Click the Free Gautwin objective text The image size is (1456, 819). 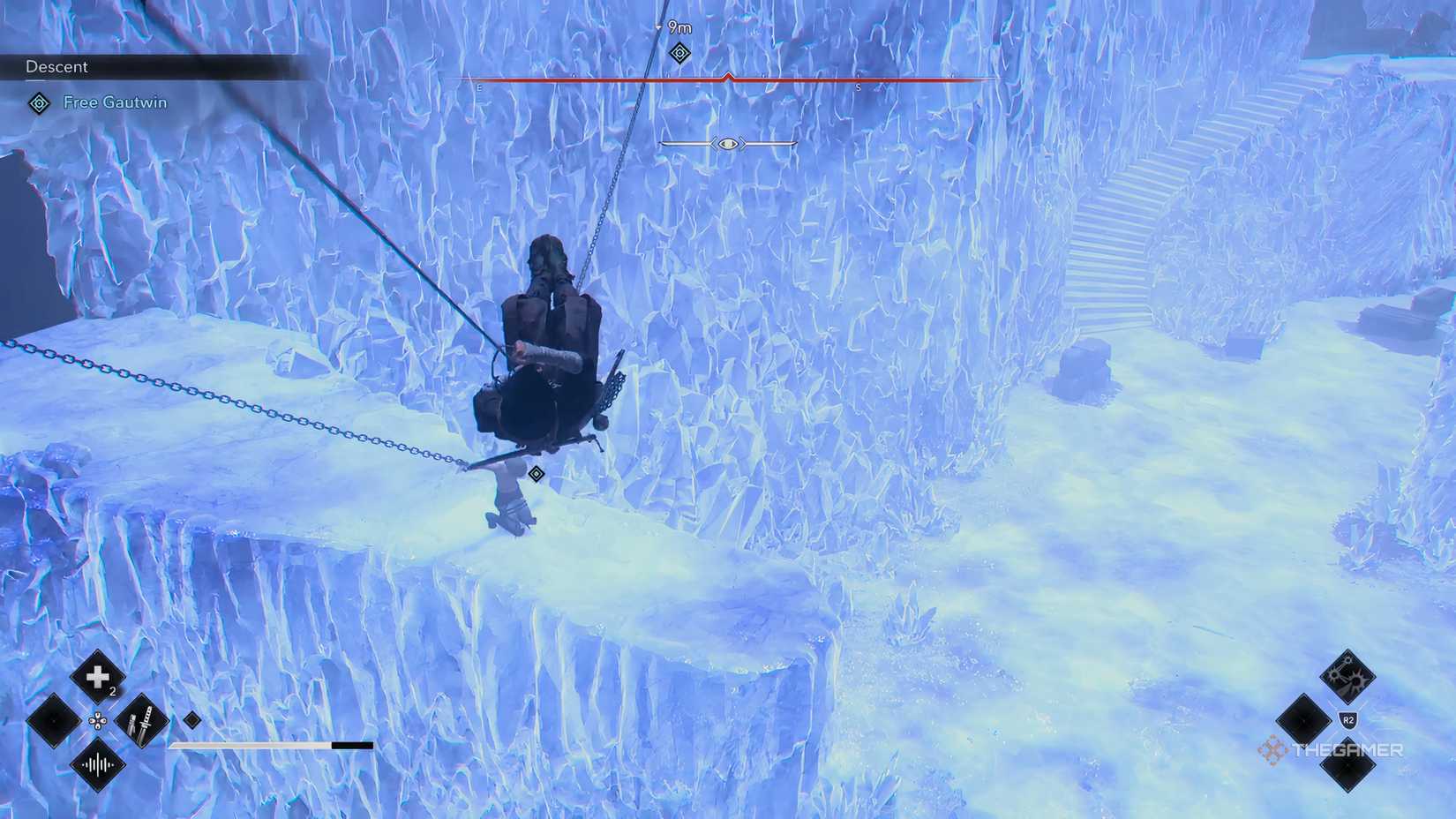[115, 102]
